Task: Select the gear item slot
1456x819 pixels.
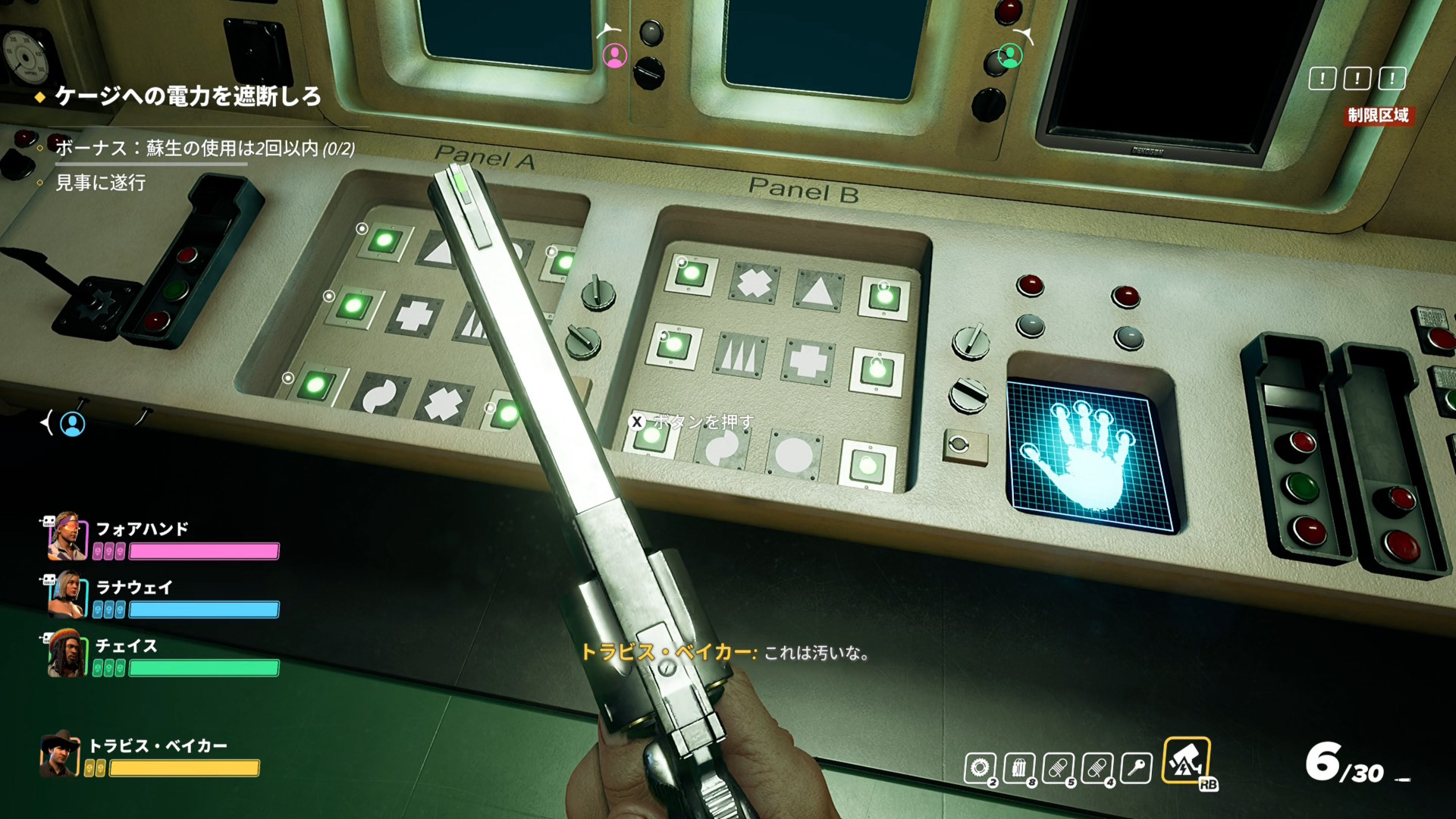Action: tap(979, 768)
